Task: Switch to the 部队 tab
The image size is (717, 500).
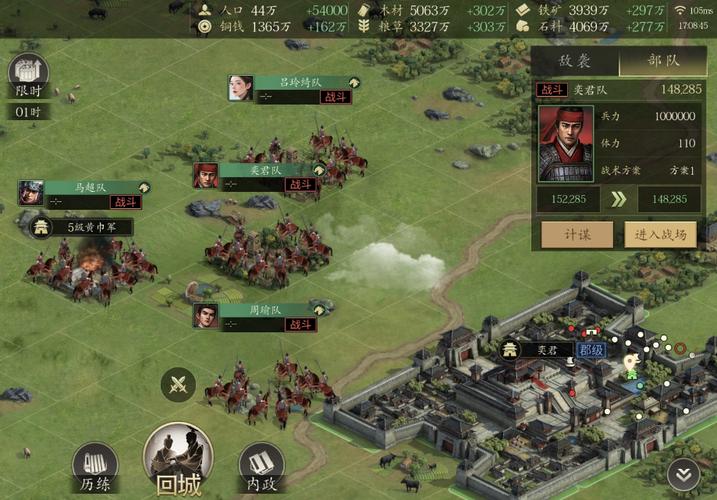Action: pos(663,60)
